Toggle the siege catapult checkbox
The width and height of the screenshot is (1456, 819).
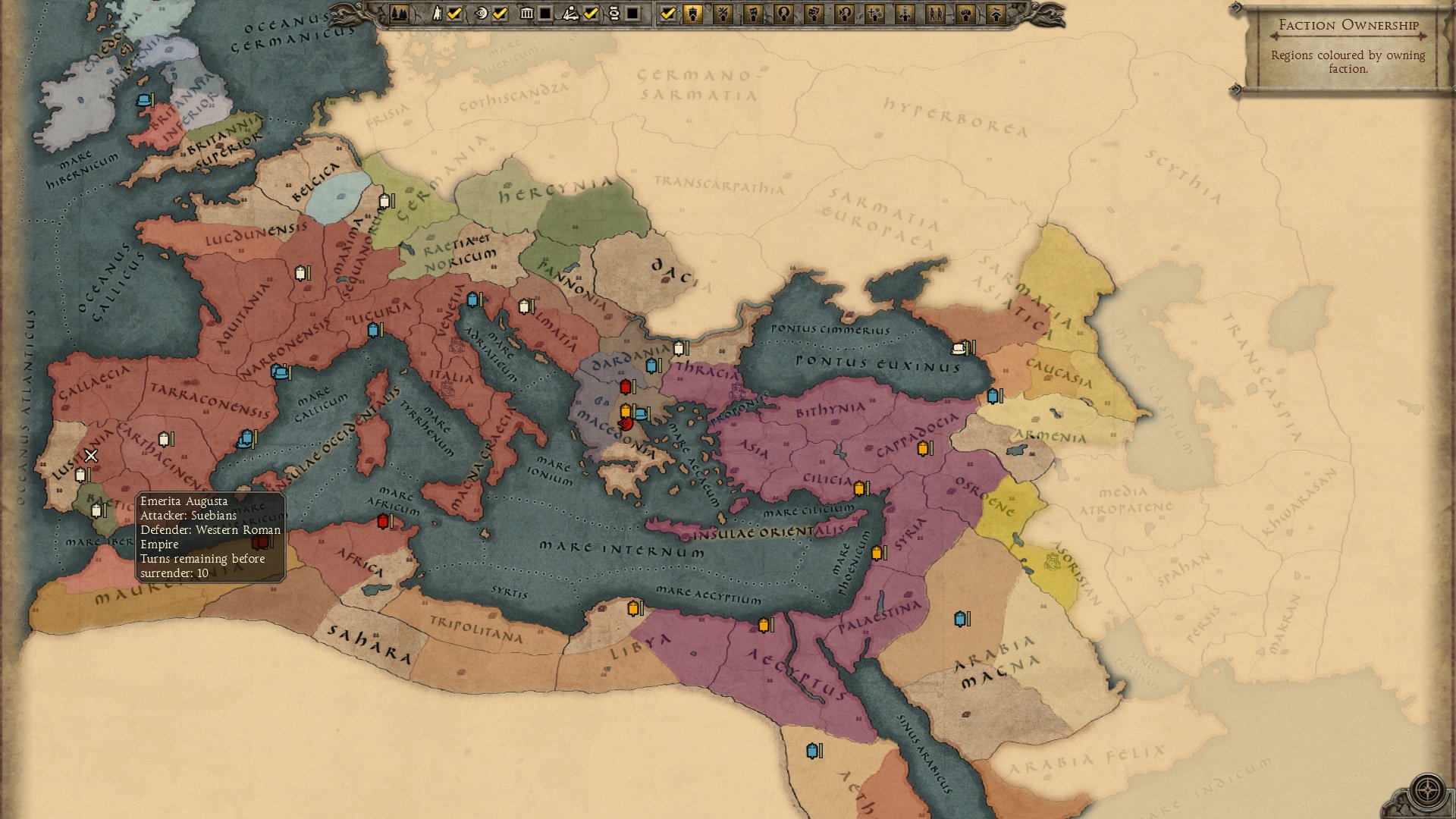click(591, 14)
